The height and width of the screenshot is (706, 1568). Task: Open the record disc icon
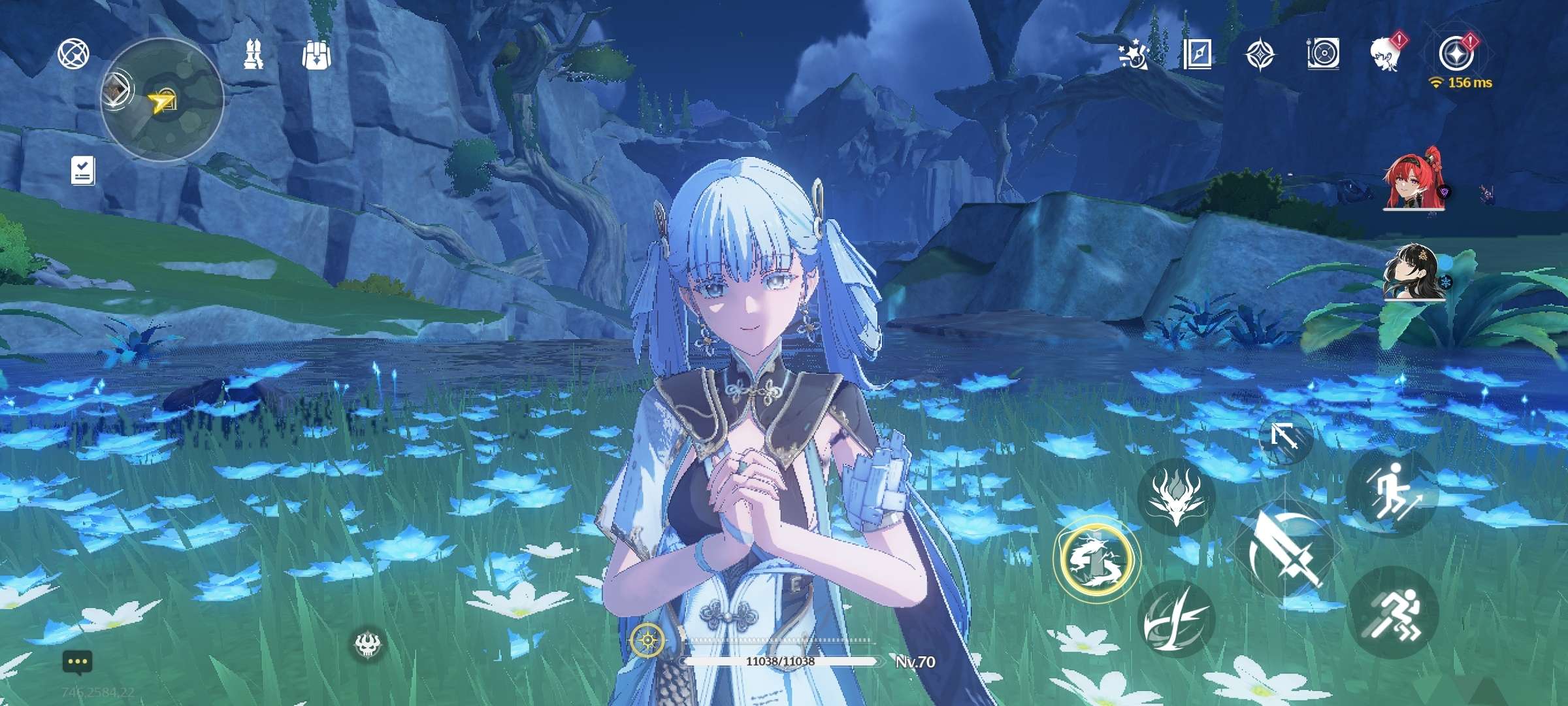click(1323, 54)
